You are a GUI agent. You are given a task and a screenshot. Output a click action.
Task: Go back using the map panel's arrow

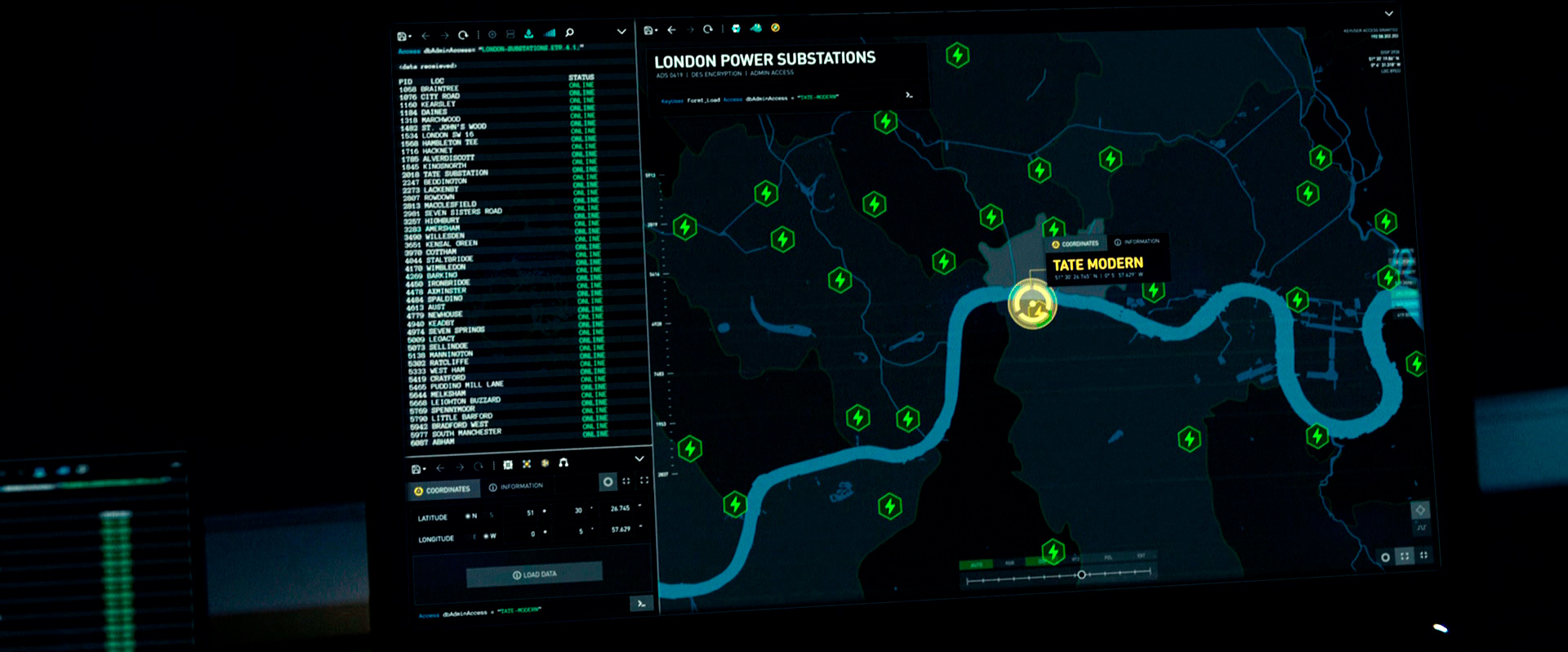pos(671,30)
